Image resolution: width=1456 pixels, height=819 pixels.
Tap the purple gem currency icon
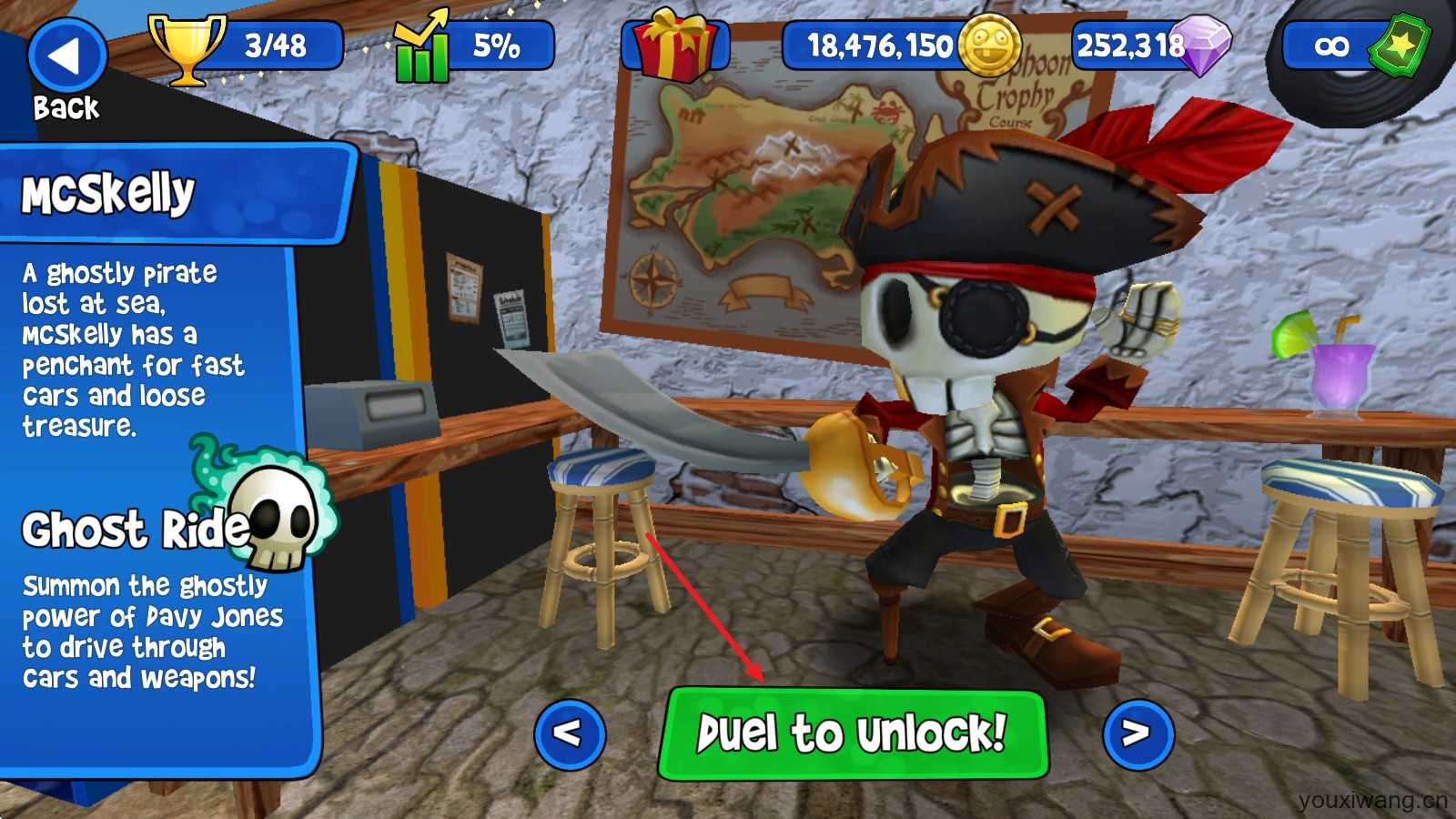pyautogui.click(x=1202, y=45)
